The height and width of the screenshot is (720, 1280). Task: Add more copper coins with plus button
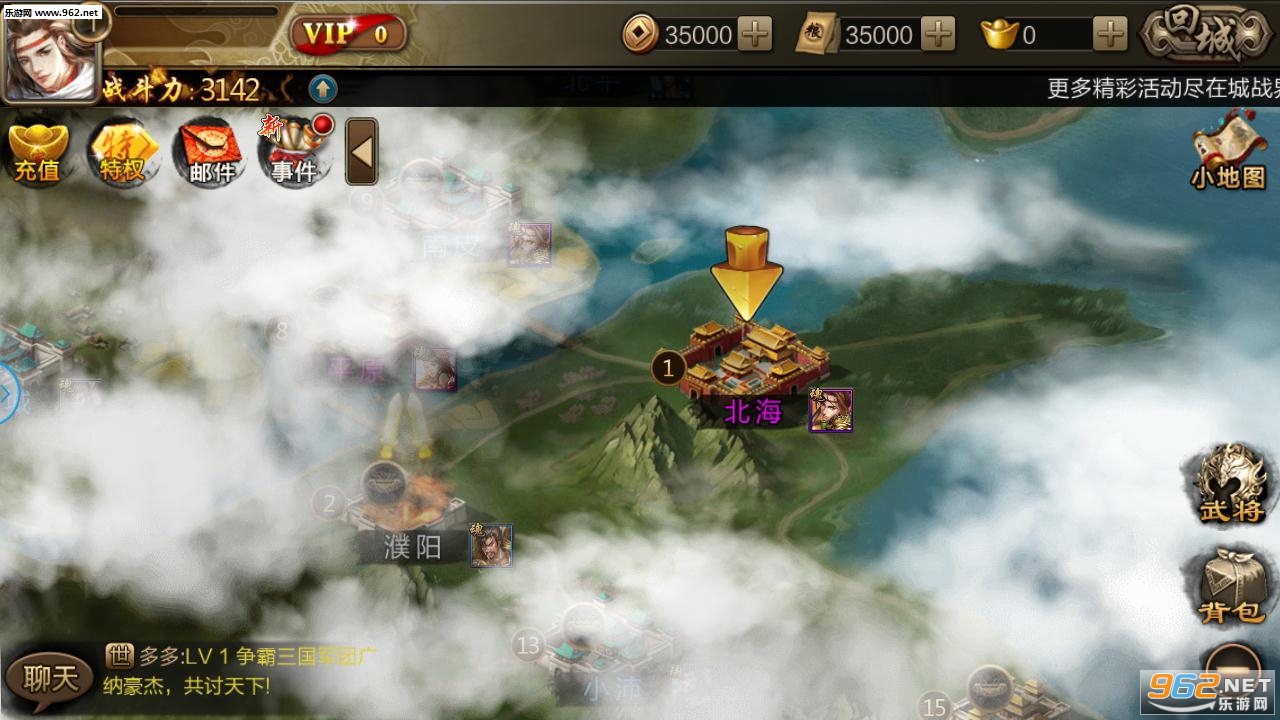(x=755, y=35)
